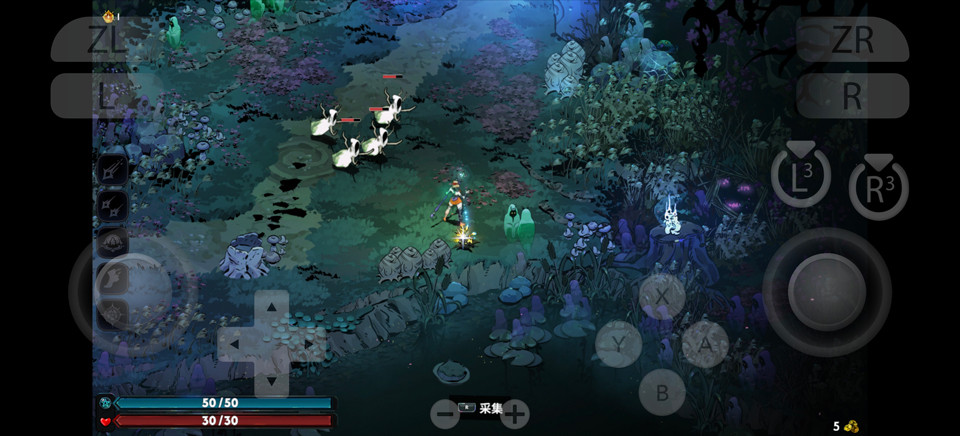Select the twin-blade special slot icon
This screenshot has width=960, height=436.
click(x=112, y=206)
